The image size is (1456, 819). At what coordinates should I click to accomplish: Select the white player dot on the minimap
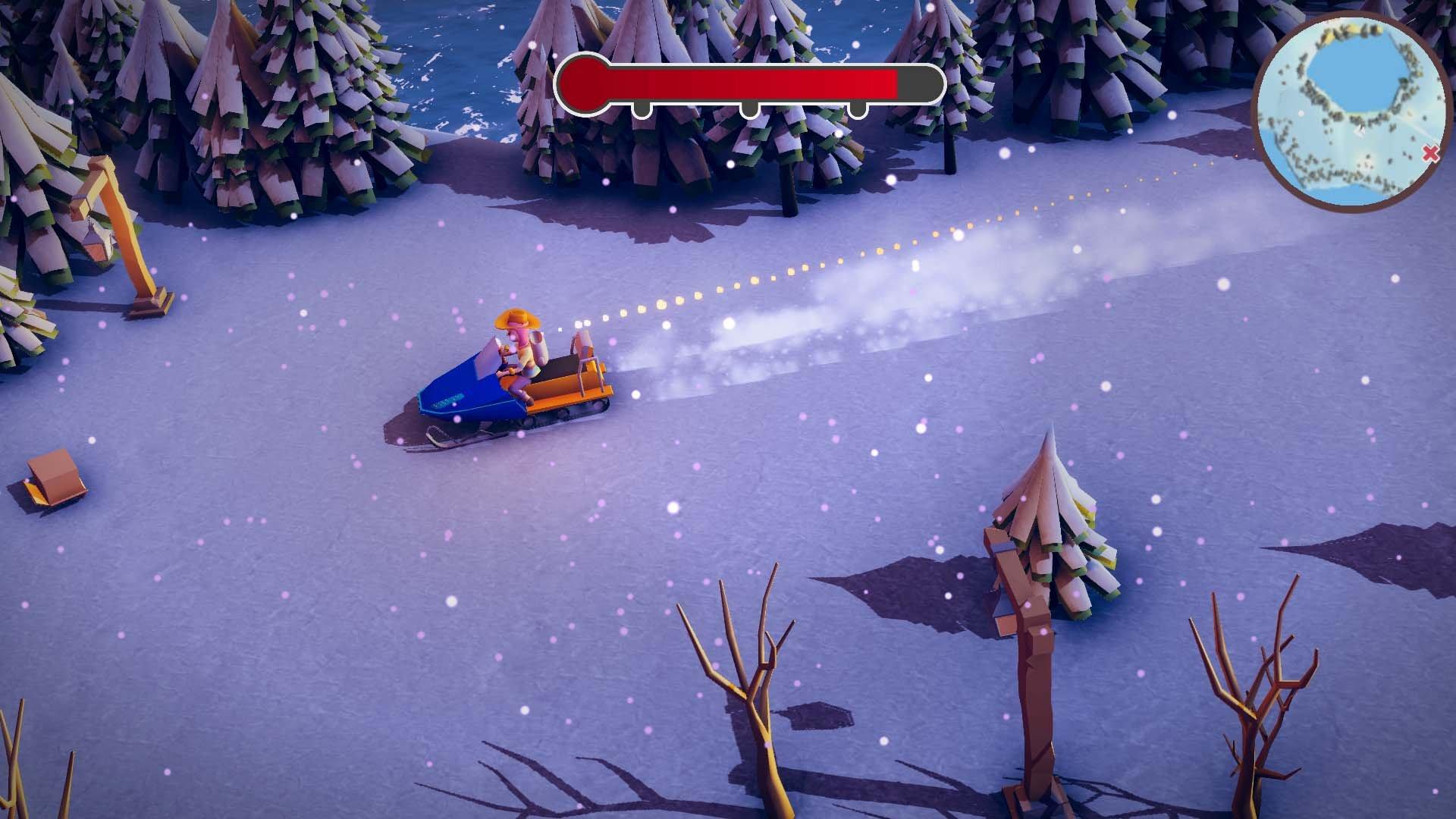[1301, 113]
